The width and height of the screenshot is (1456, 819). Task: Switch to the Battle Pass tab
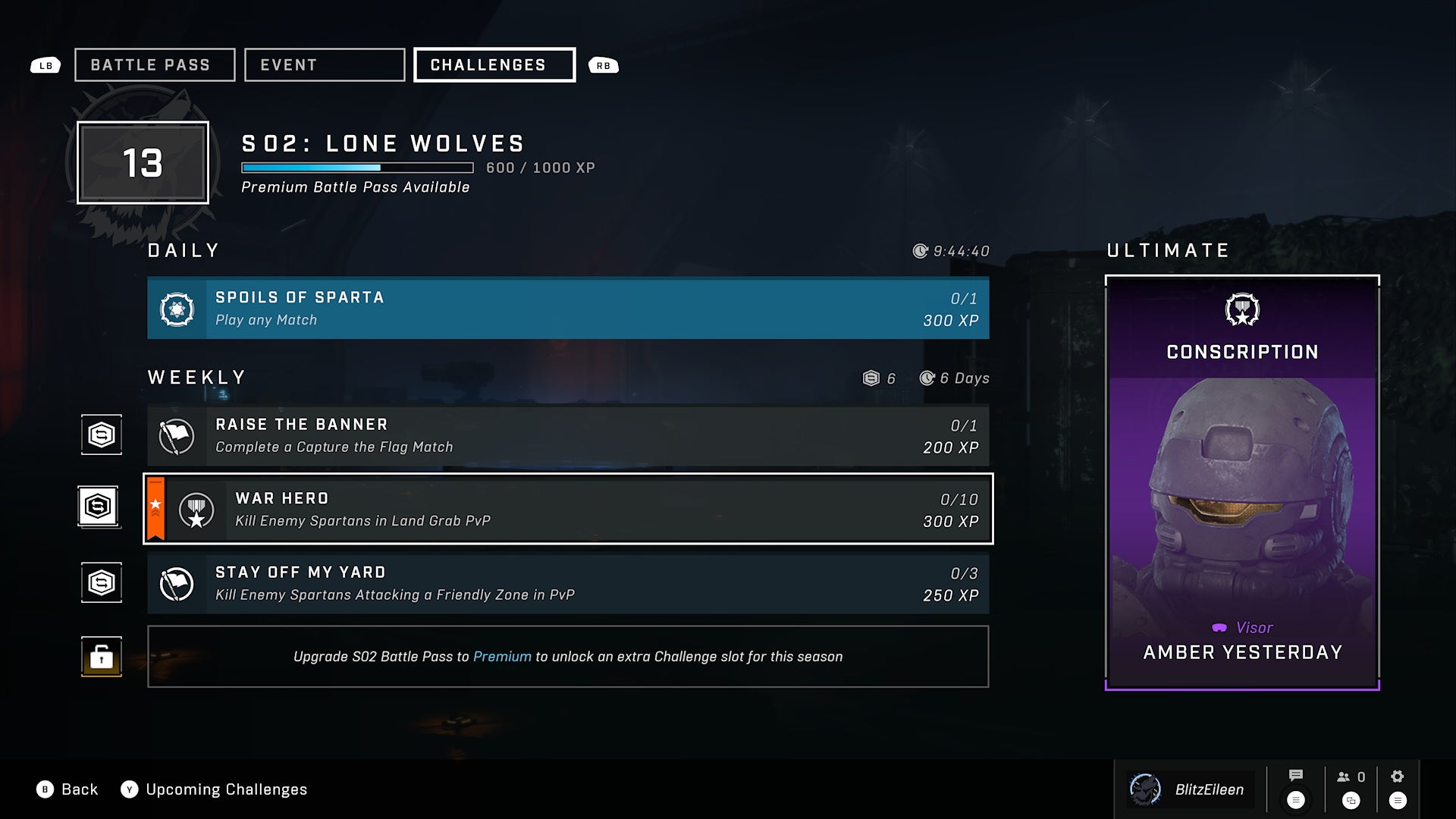(x=154, y=64)
